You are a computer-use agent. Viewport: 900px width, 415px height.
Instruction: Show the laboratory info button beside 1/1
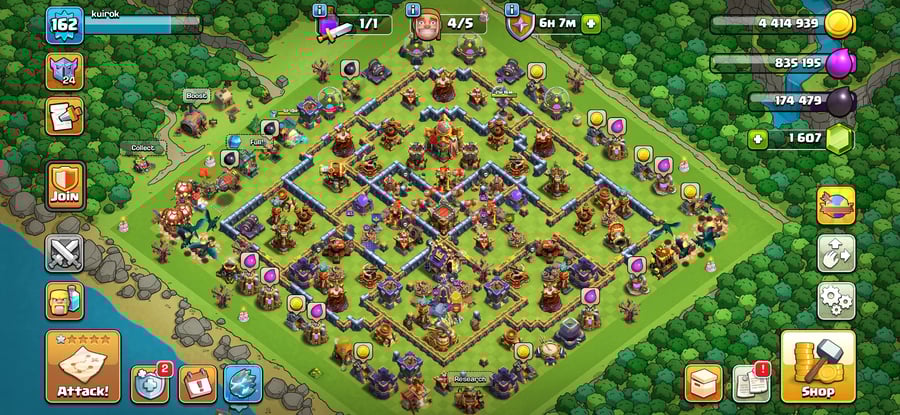coord(320,10)
